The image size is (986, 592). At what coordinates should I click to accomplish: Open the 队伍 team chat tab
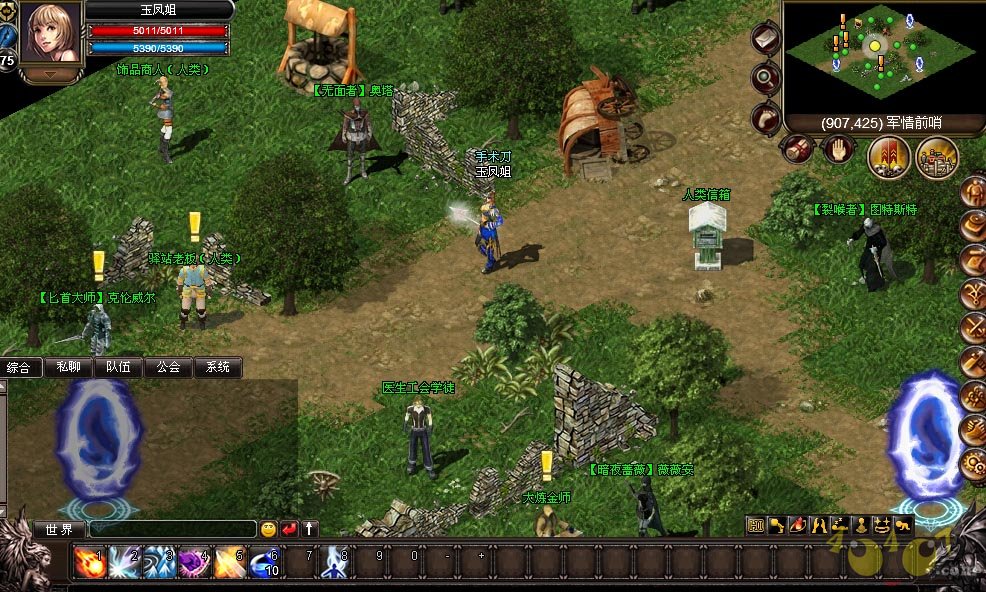click(x=119, y=367)
